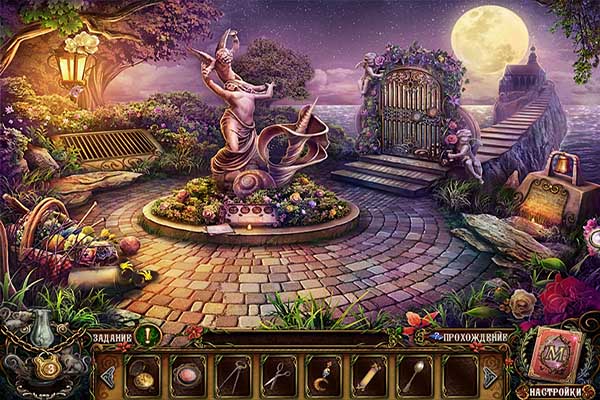This screenshot has width=600, height=400.
Task: Open the red journal book with M
Action: (x=554, y=357)
